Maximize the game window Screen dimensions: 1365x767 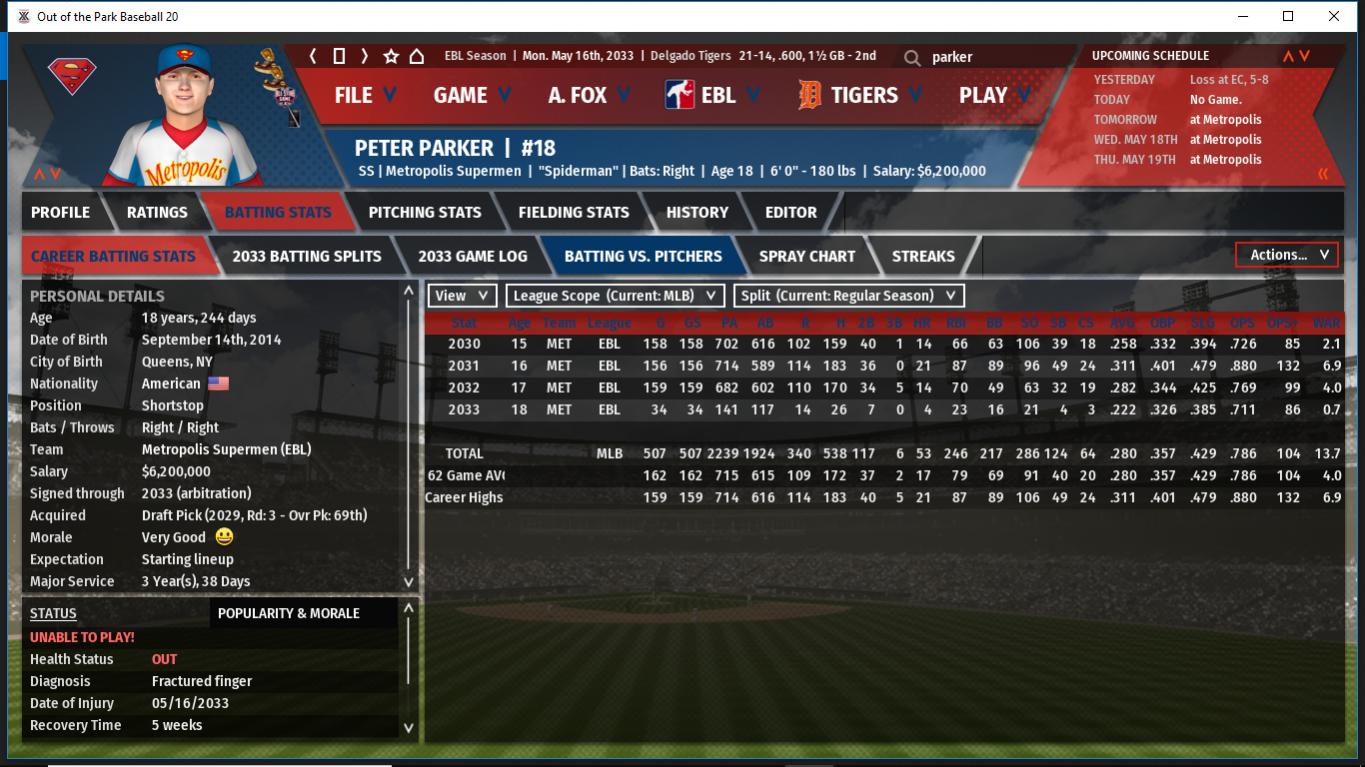(x=1288, y=16)
